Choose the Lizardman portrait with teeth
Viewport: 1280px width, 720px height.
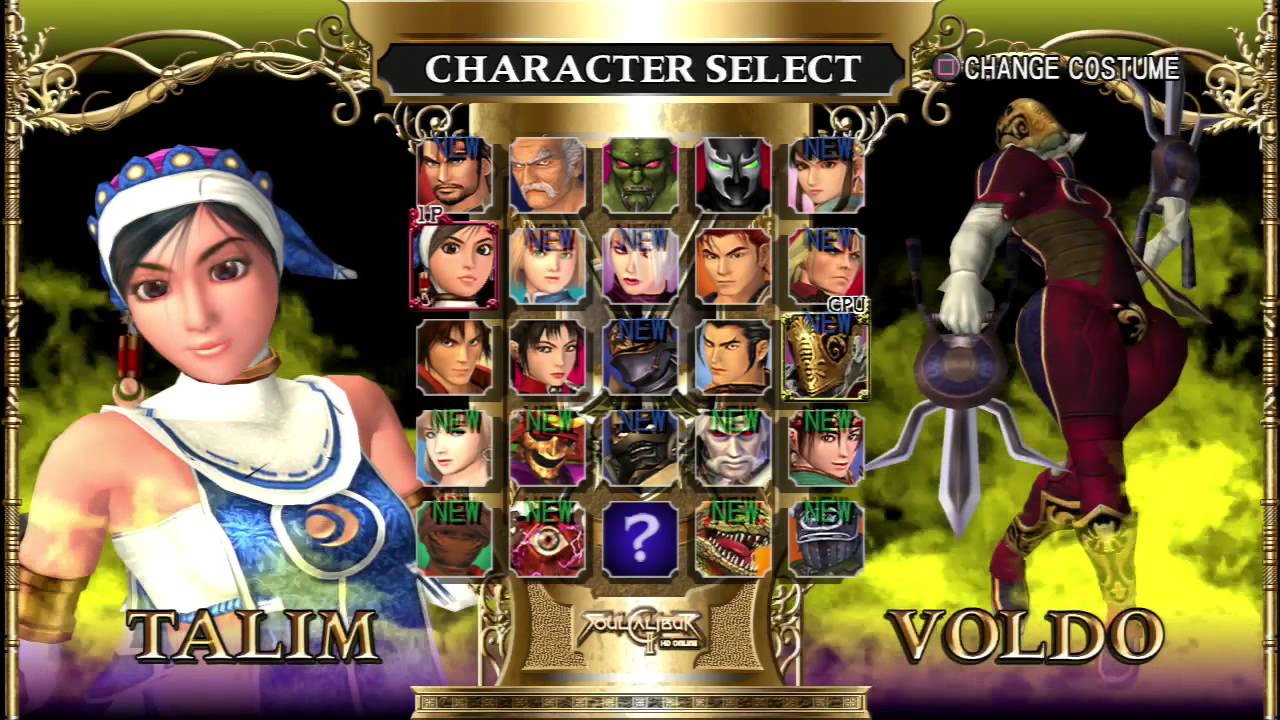point(733,538)
